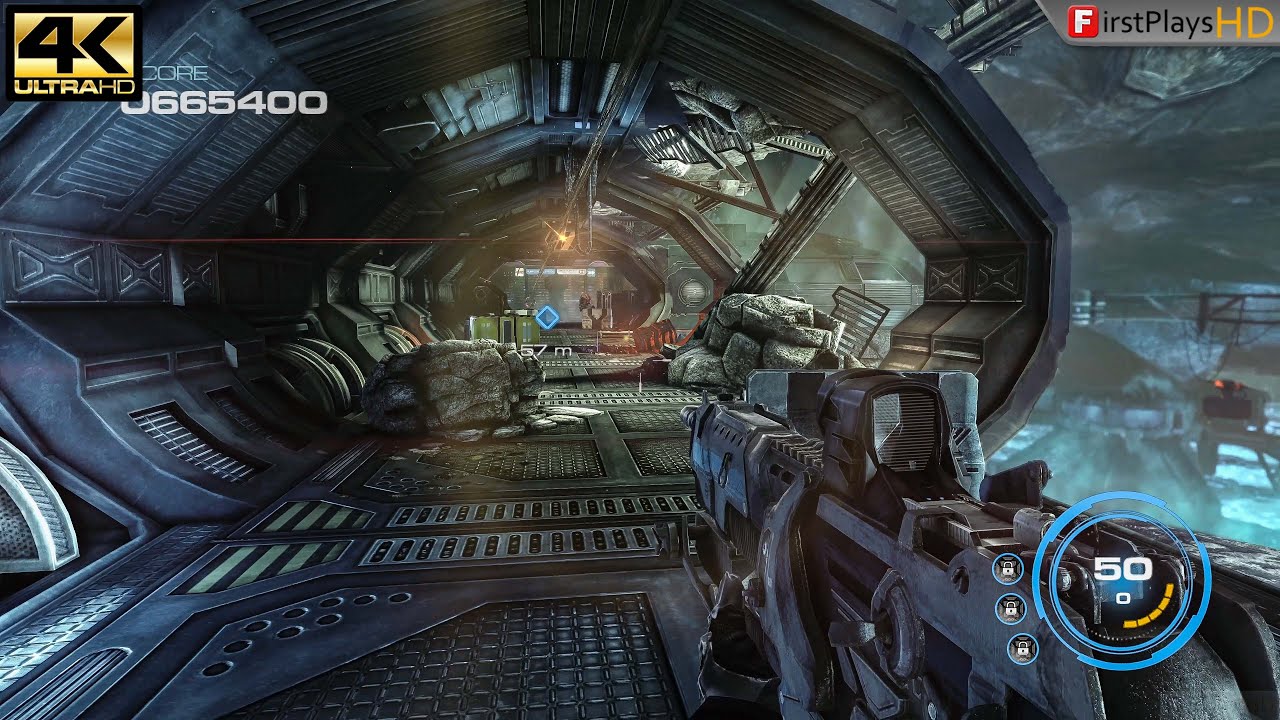This screenshot has height=720, width=1280.
Task: Select the blue diamond objective waypoint marker
Action: pyautogui.click(x=546, y=317)
